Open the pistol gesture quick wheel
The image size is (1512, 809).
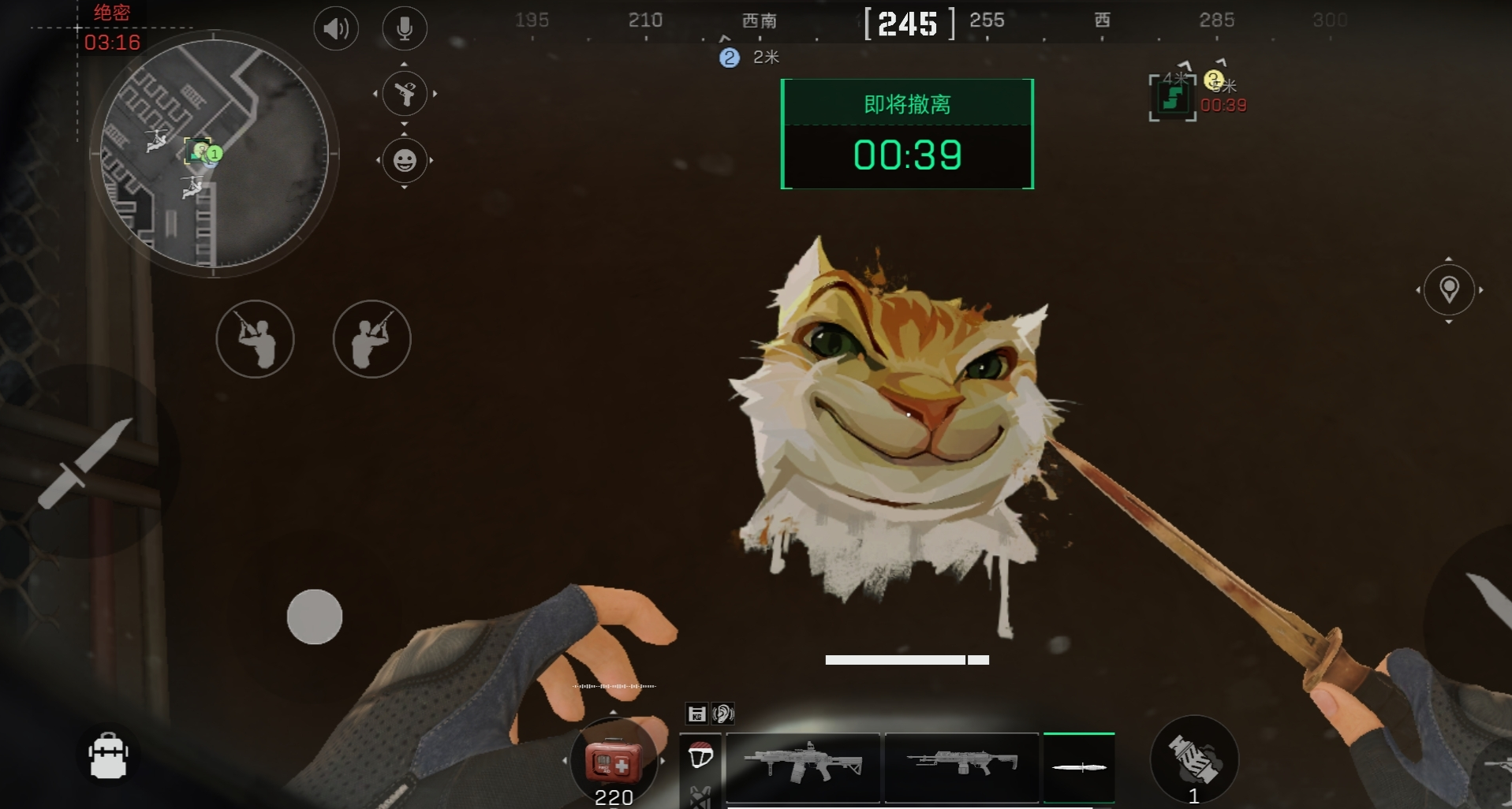tap(405, 94)
